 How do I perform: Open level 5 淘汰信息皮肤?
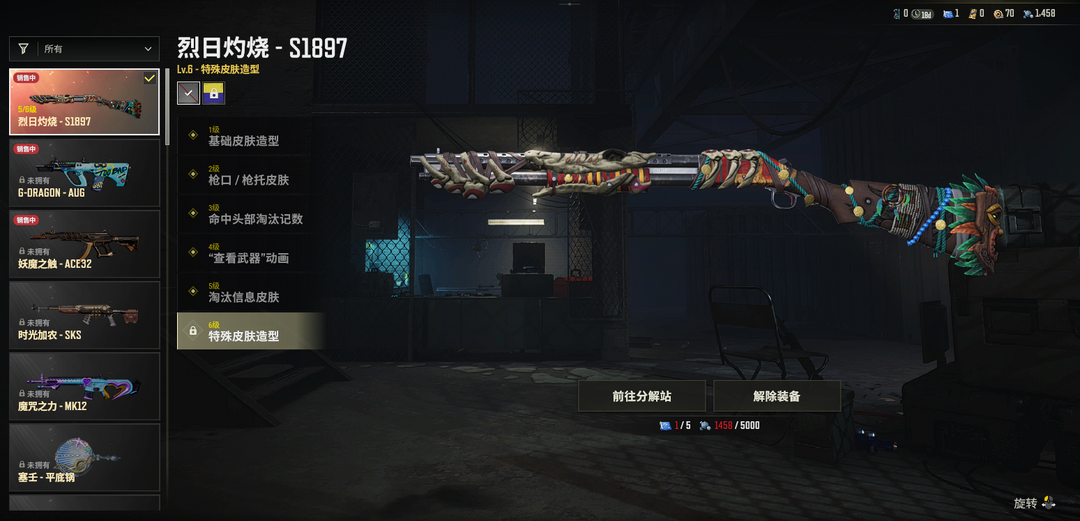250,292
